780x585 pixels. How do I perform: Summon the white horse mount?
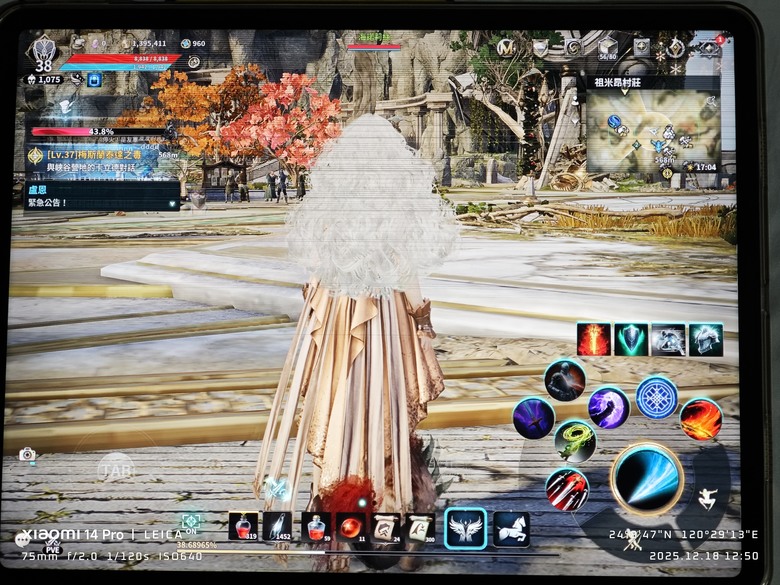click(512, 527)
